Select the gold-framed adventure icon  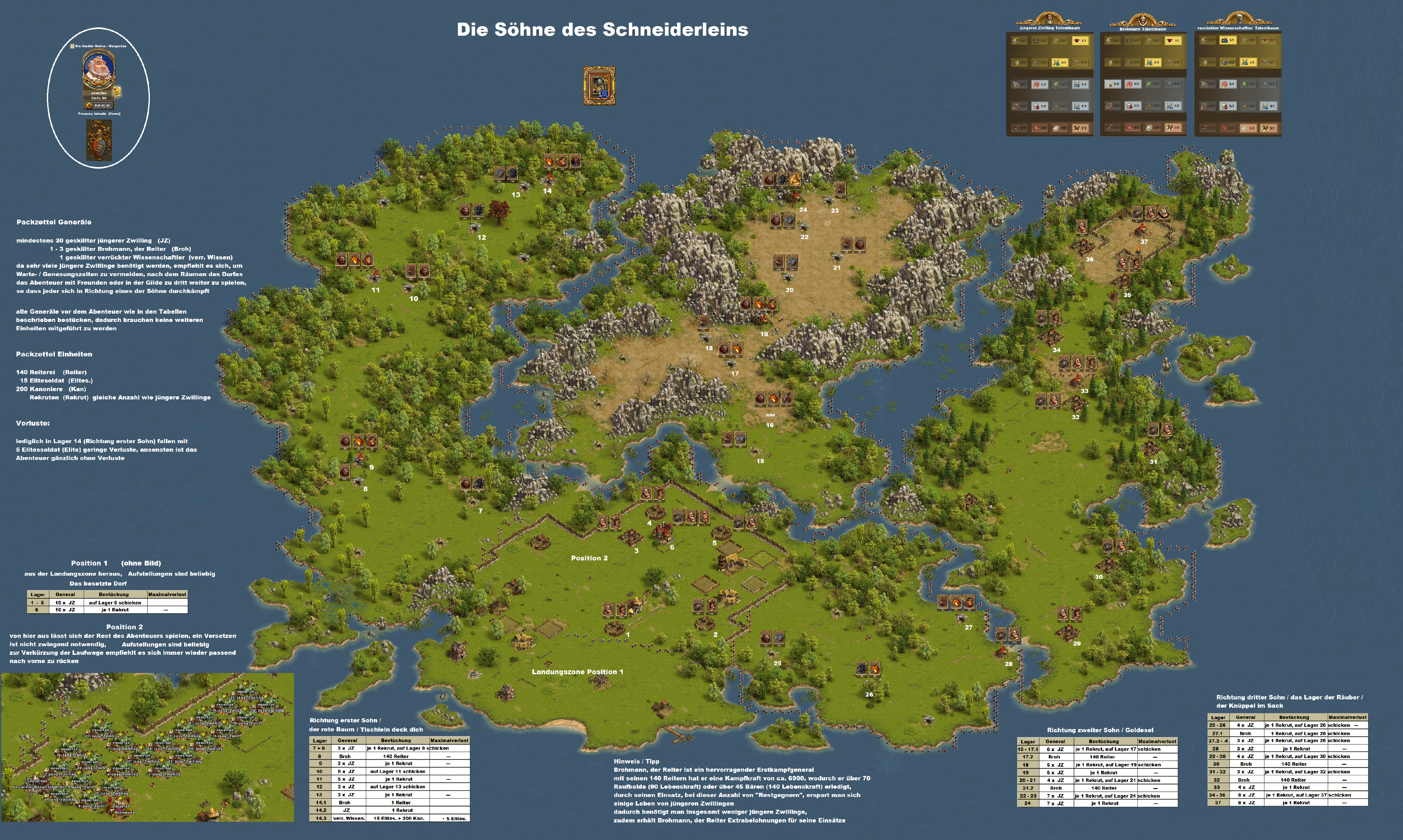click(x=599, y=85)
